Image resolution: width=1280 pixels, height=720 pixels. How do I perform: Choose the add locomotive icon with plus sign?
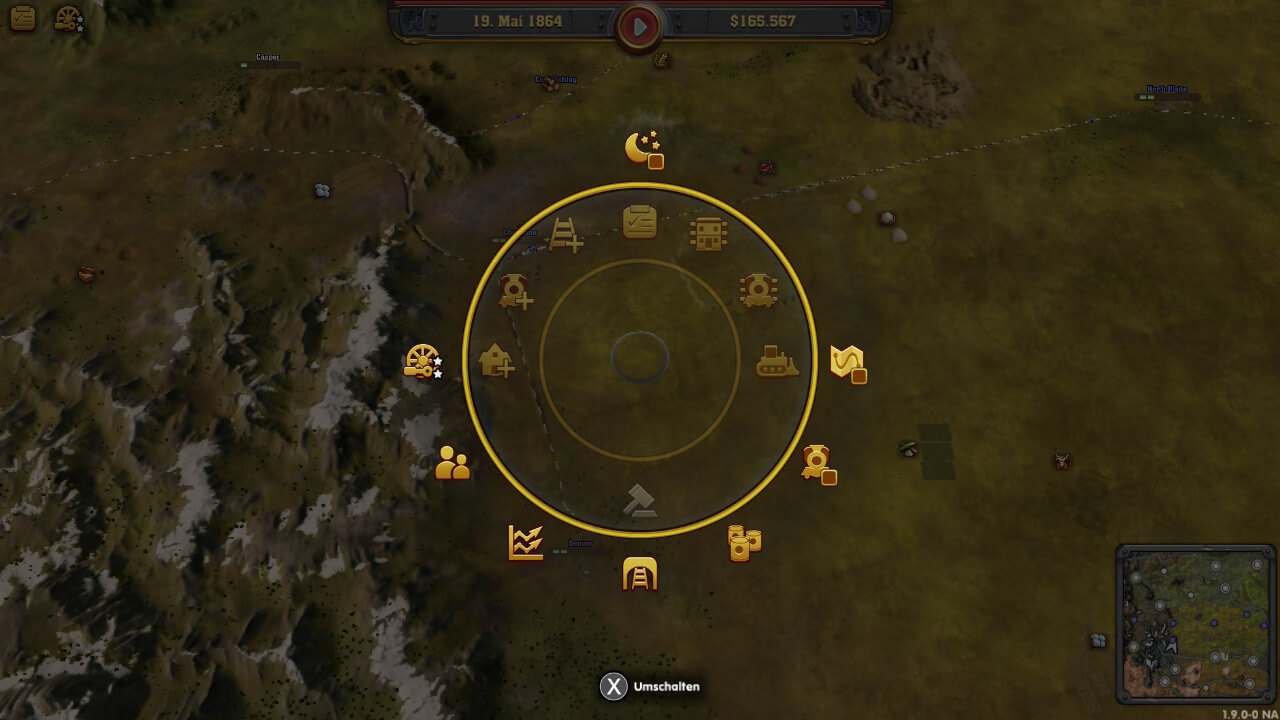click(x=516, y=291)
